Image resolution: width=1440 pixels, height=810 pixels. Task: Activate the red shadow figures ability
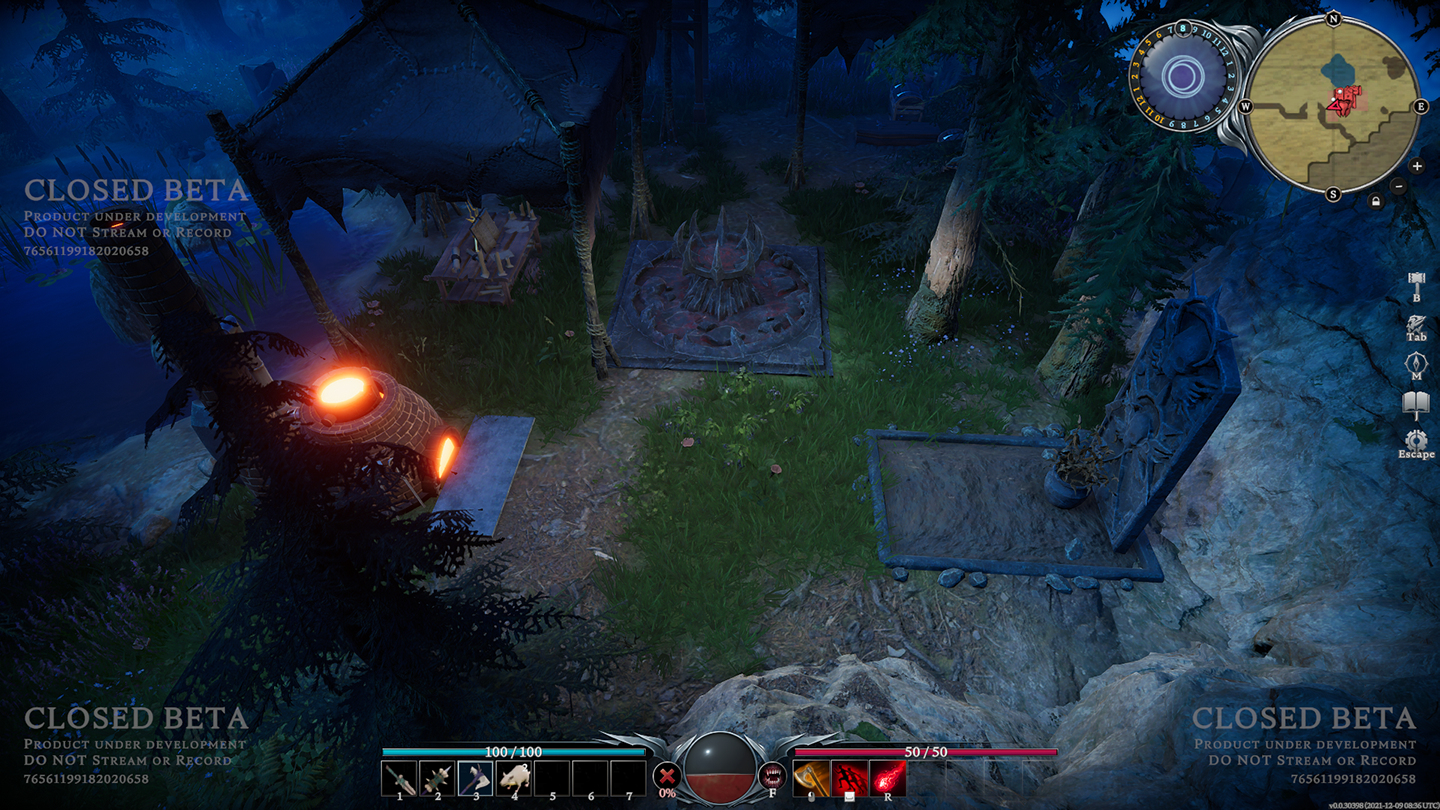tap(849, 777)
